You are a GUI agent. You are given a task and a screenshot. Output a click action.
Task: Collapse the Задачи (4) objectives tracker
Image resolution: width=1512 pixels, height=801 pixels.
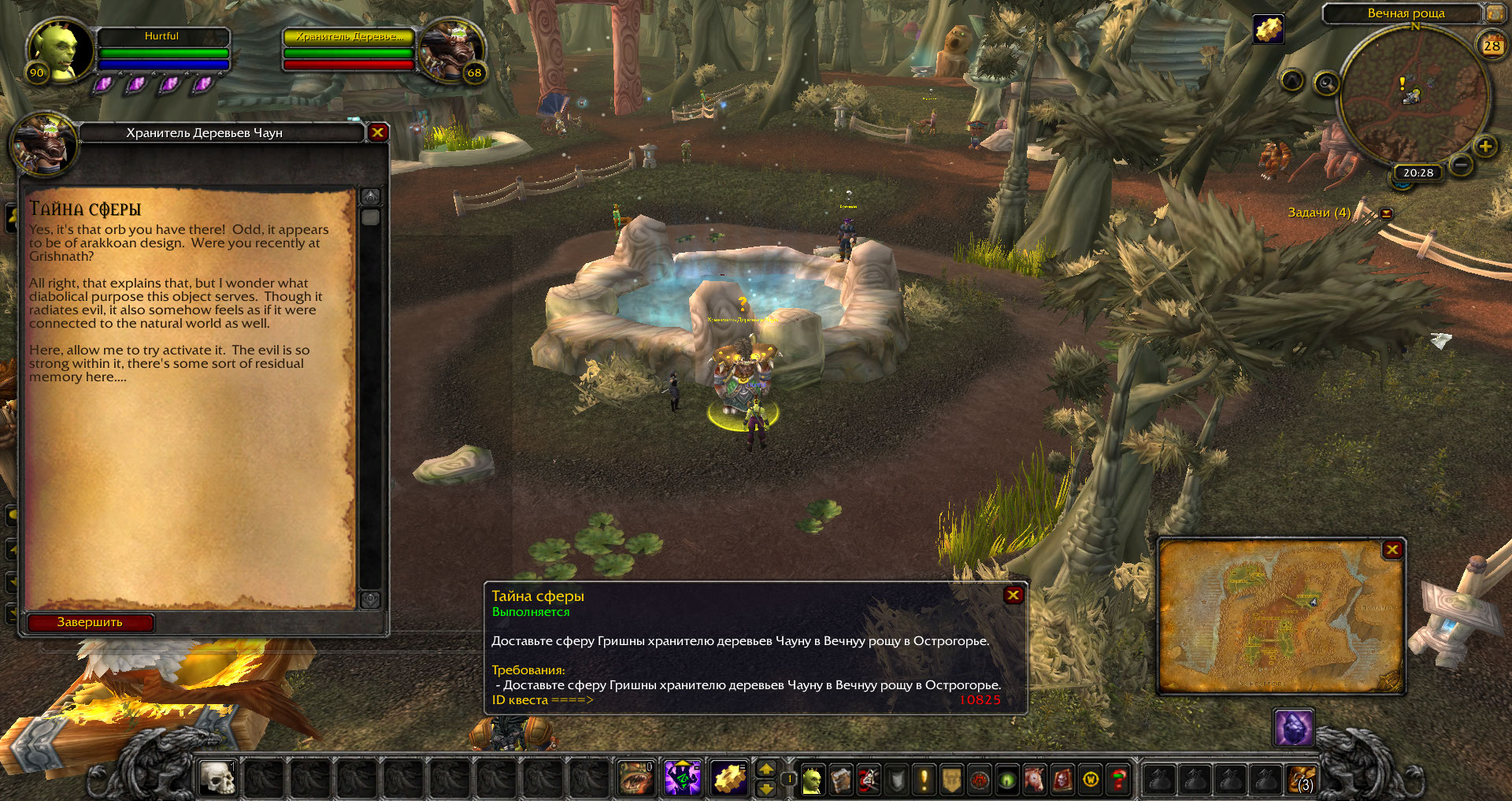[1386, 213]
